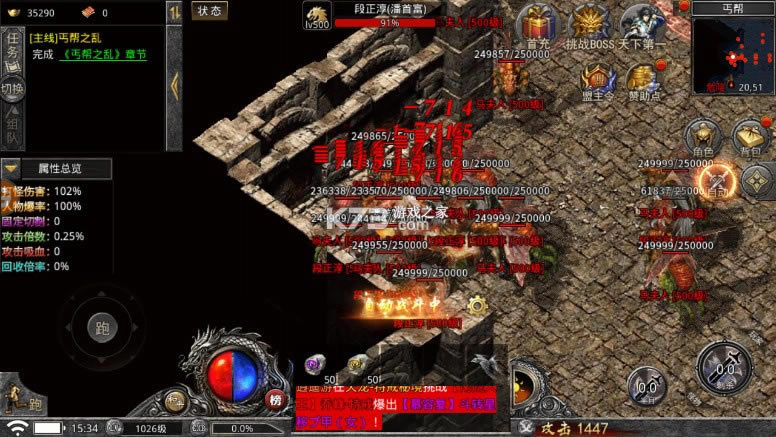
Task: Click the 状态 status button
Action: tap(210, 11)
